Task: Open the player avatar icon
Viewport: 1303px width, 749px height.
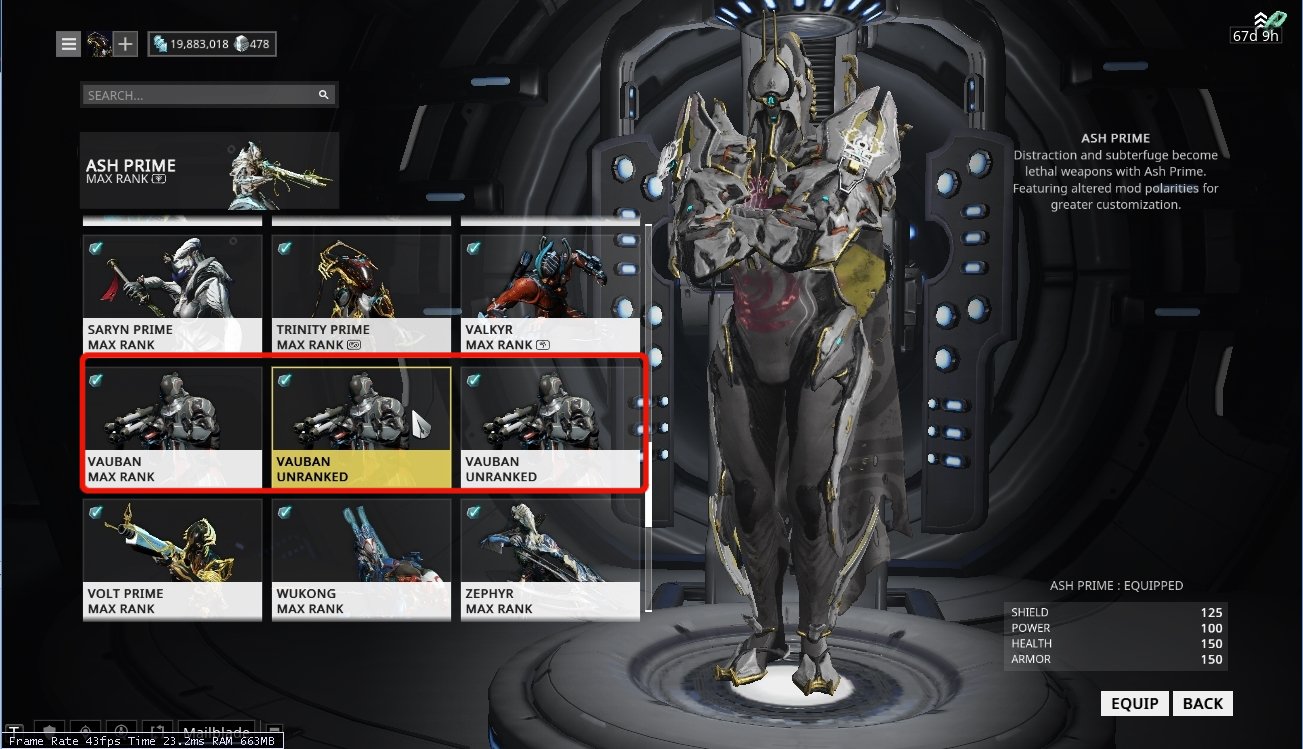Action: pyautogui.click(x=97, y=44)
